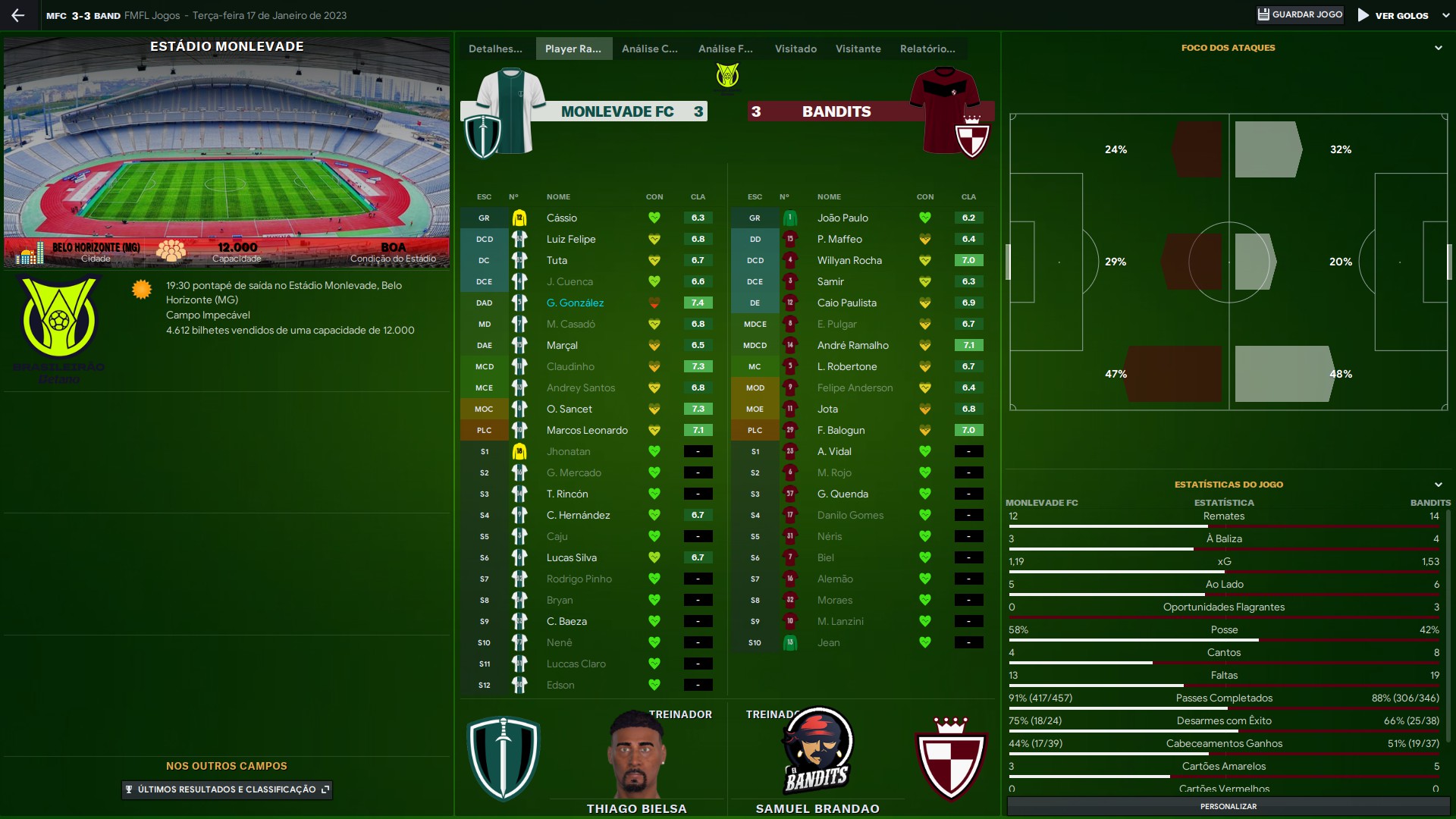This screenshot has height=819, width=1456.
Task: Click the Personalizar button
Action: 1228,806
